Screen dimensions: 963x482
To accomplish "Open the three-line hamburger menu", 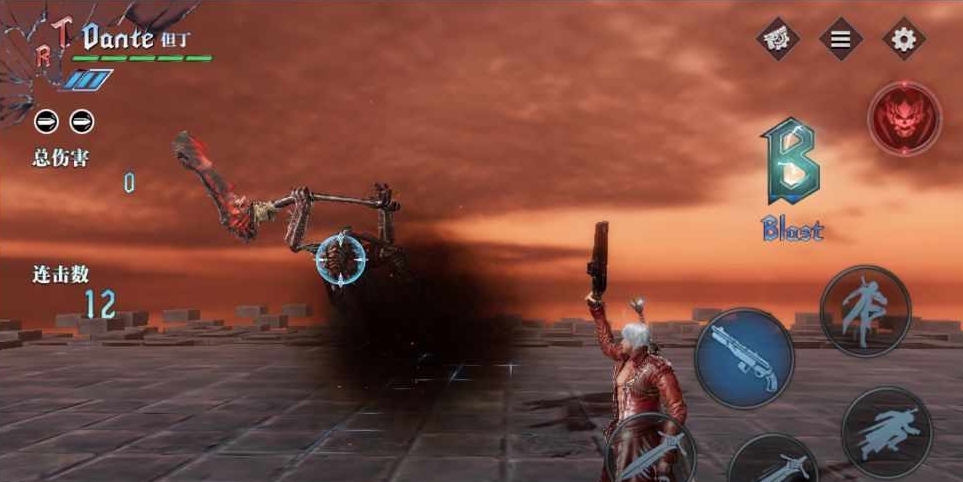I will pyautogui.click(x=841, y=39).
